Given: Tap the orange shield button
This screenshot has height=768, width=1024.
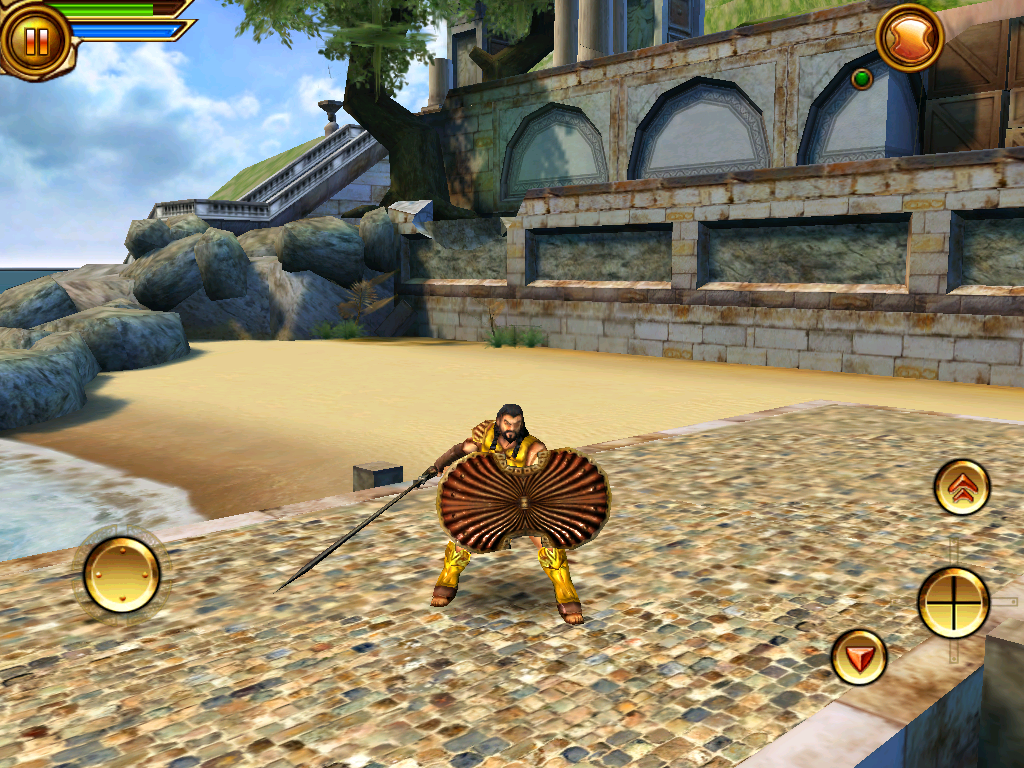Looking at the screenshot, I should [910, 38].
